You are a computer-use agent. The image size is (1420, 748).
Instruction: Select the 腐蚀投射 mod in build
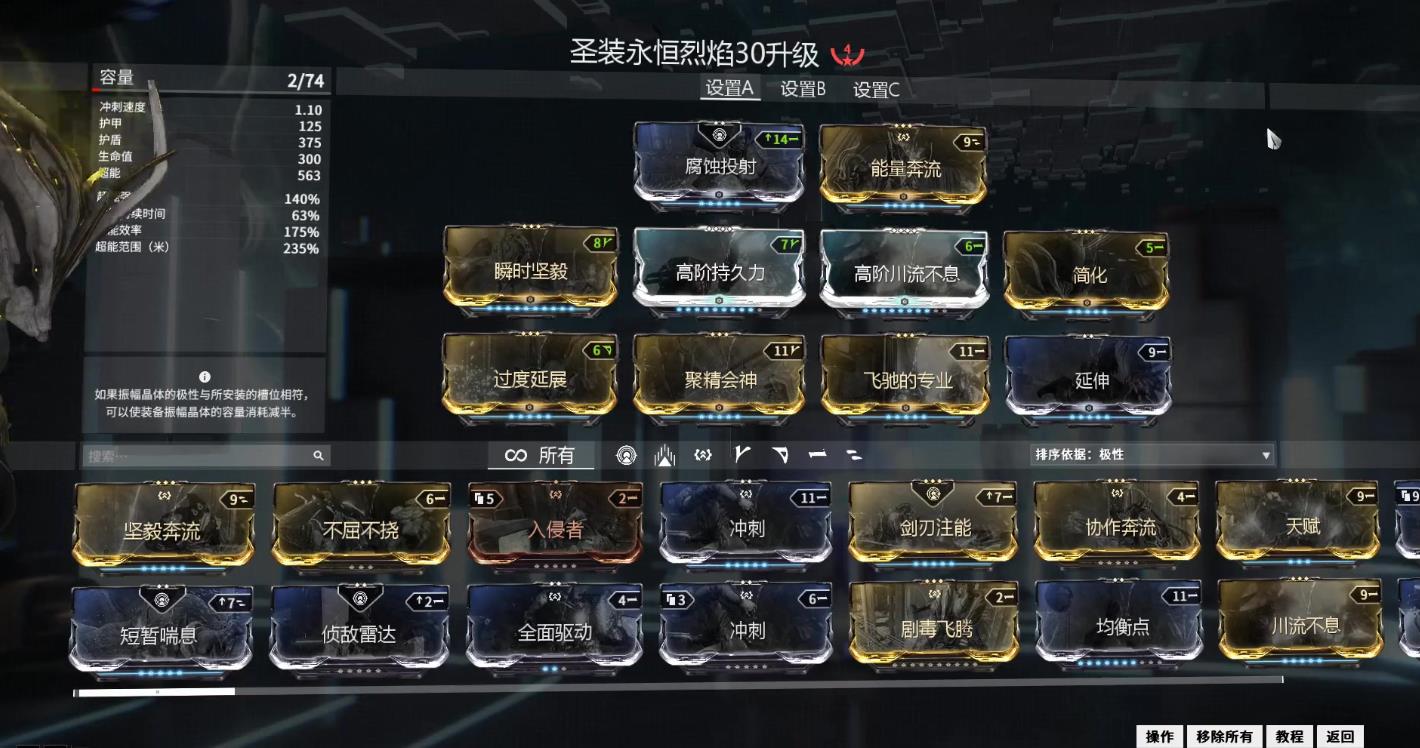pyautogui.click(x=718, y=165)
